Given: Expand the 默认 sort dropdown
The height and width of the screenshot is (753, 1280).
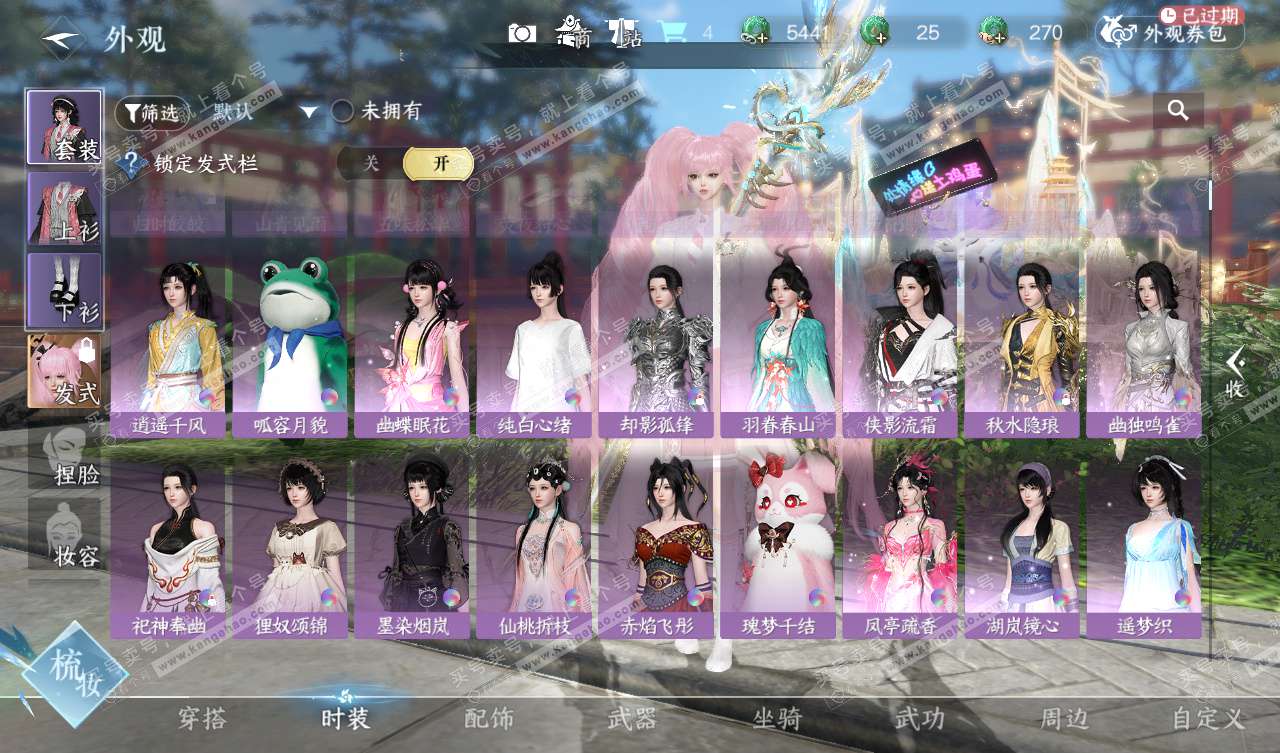Looking at the screenshot, I should (x=308, y=112).
